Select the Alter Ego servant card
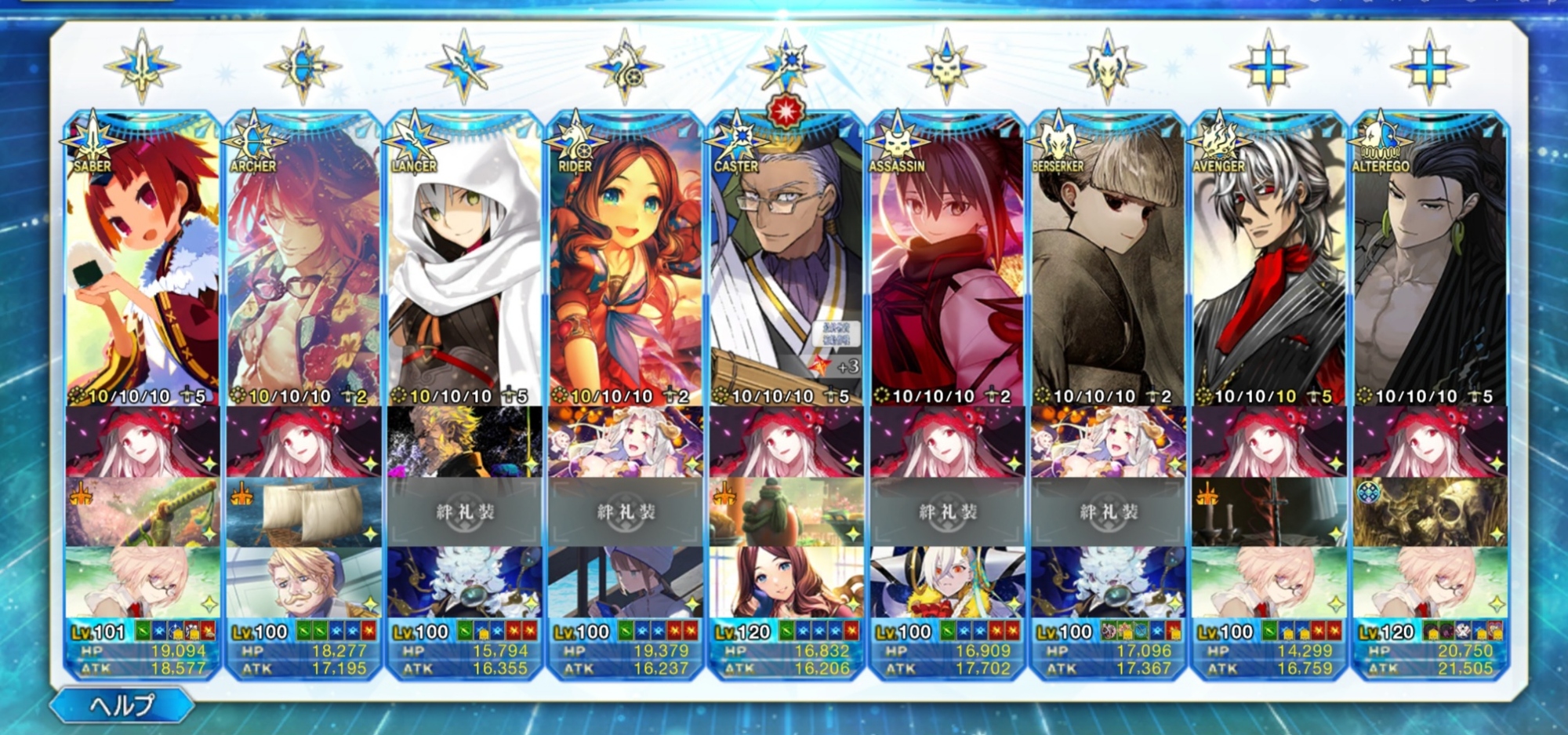This screenshot has height=735, width=1568. [1429, 267]
